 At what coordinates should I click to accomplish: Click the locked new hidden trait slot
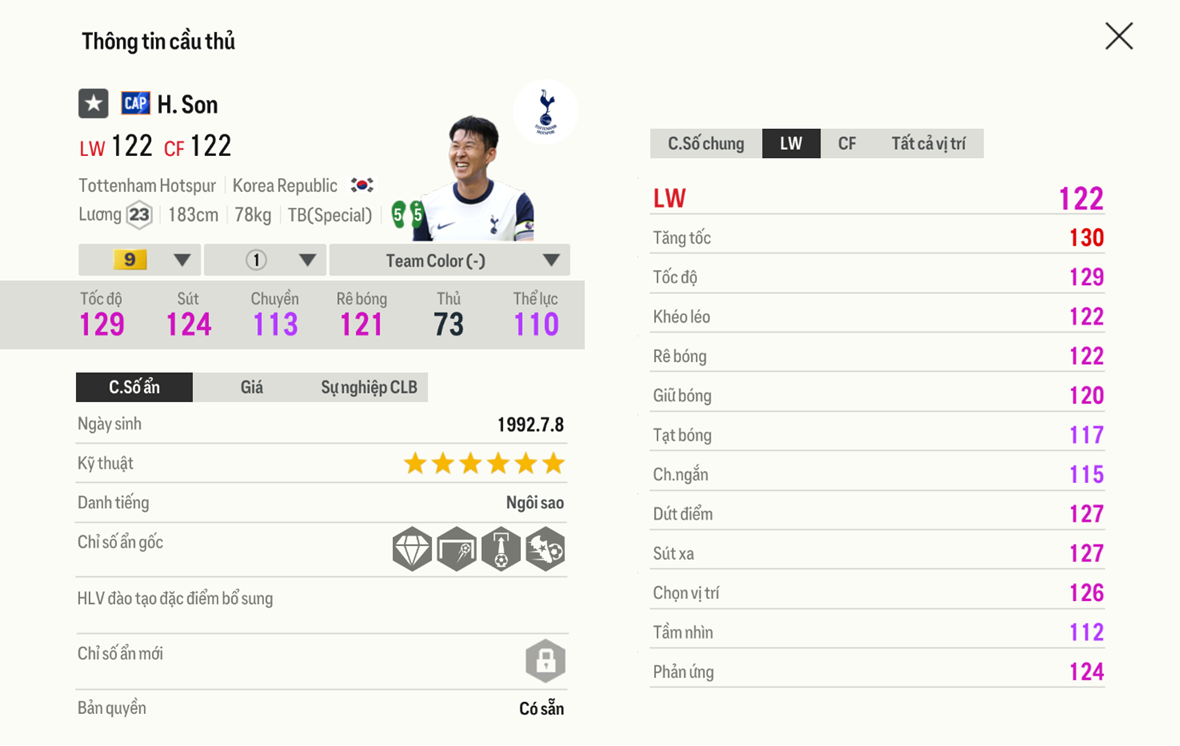coord(545,660)
